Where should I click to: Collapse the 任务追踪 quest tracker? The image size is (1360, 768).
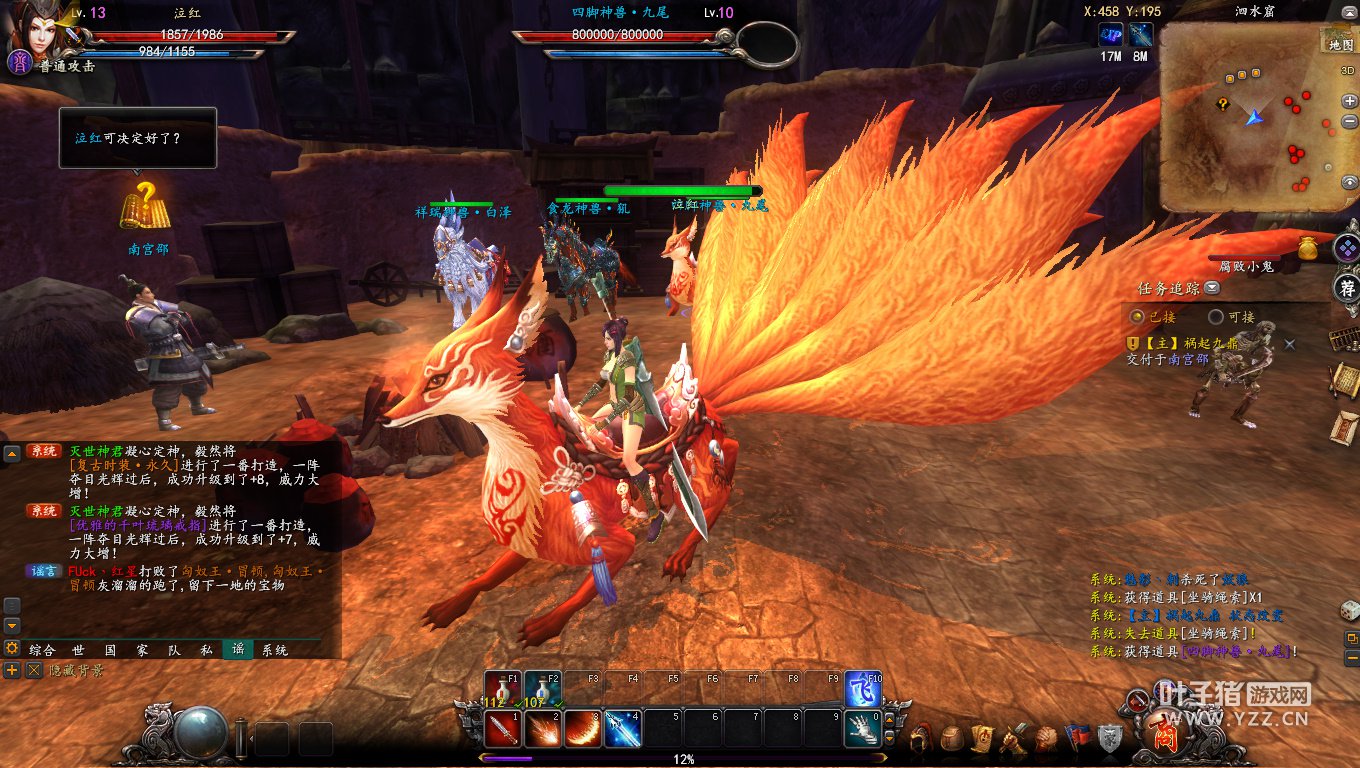click(1212, 289)
